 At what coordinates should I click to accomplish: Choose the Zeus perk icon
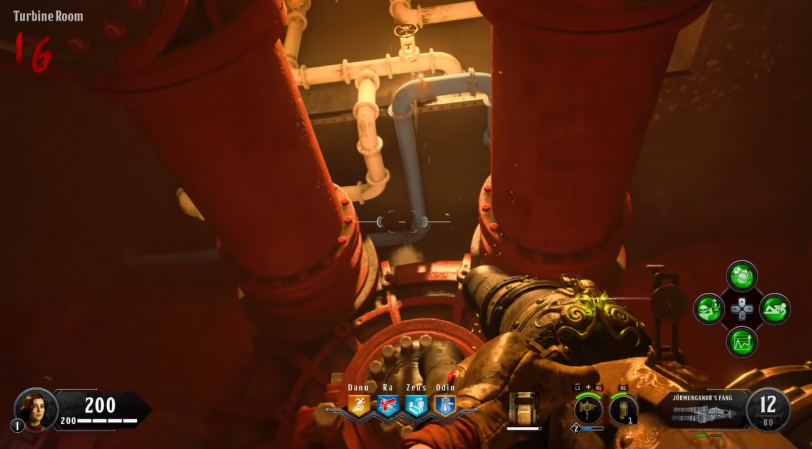click(416, 405)
